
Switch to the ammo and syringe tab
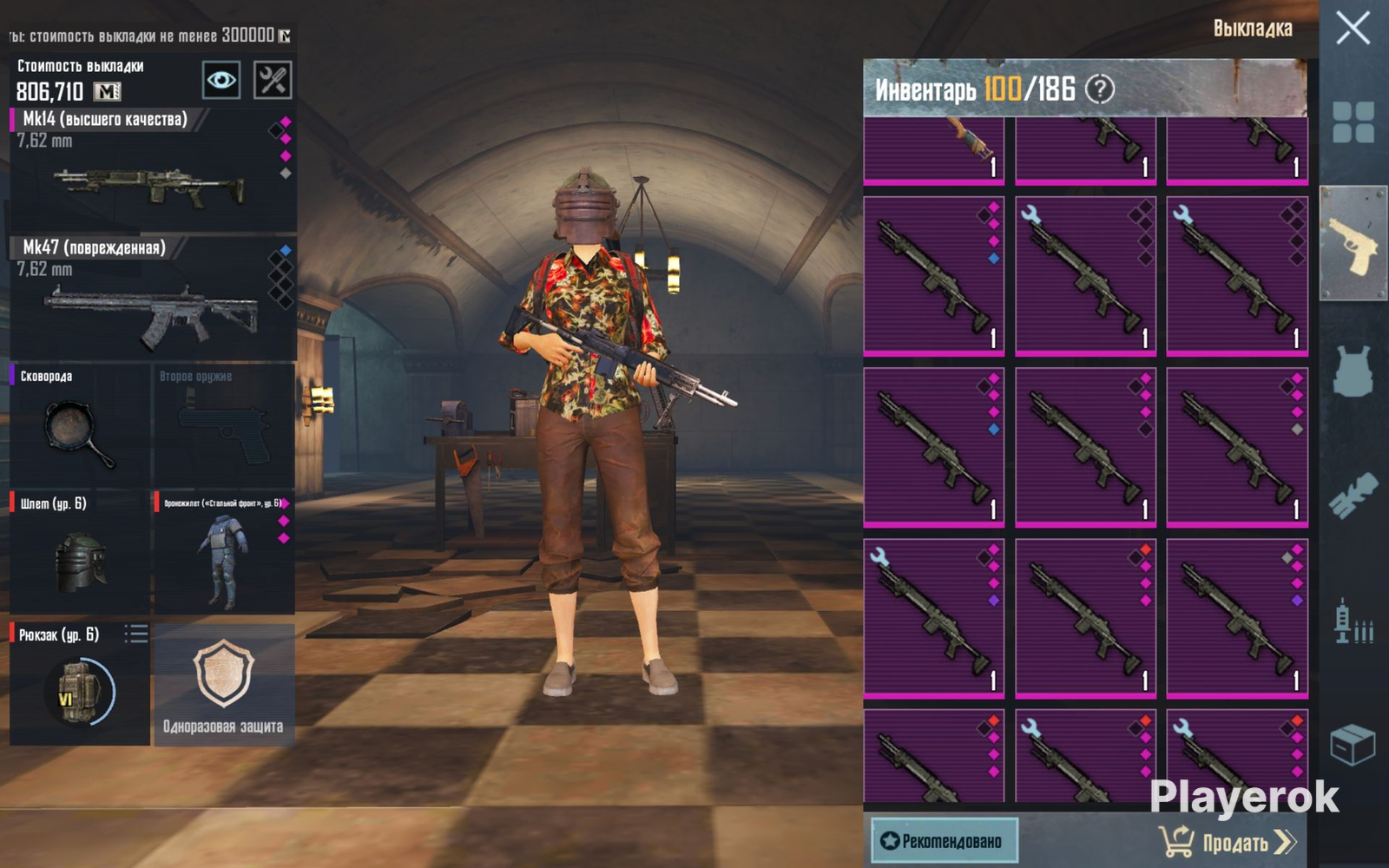(x=1353, y=621)
